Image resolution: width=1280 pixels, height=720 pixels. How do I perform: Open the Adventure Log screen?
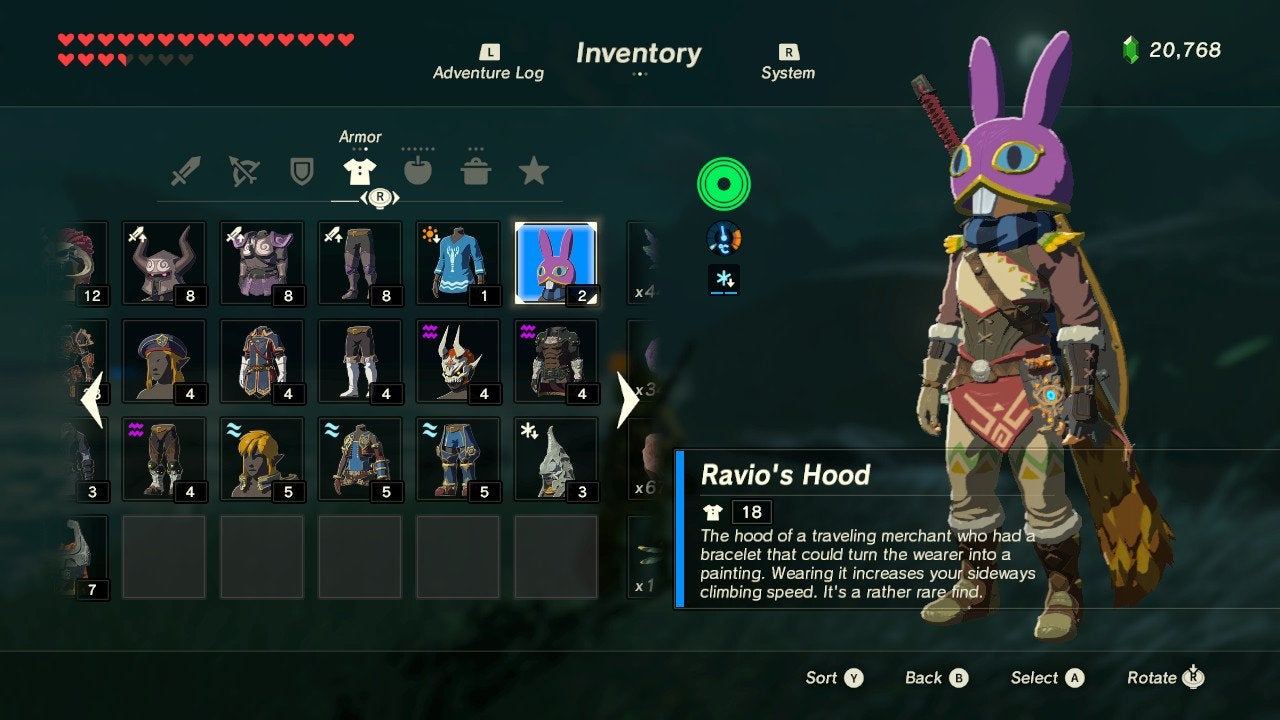(x=489, y=62)
